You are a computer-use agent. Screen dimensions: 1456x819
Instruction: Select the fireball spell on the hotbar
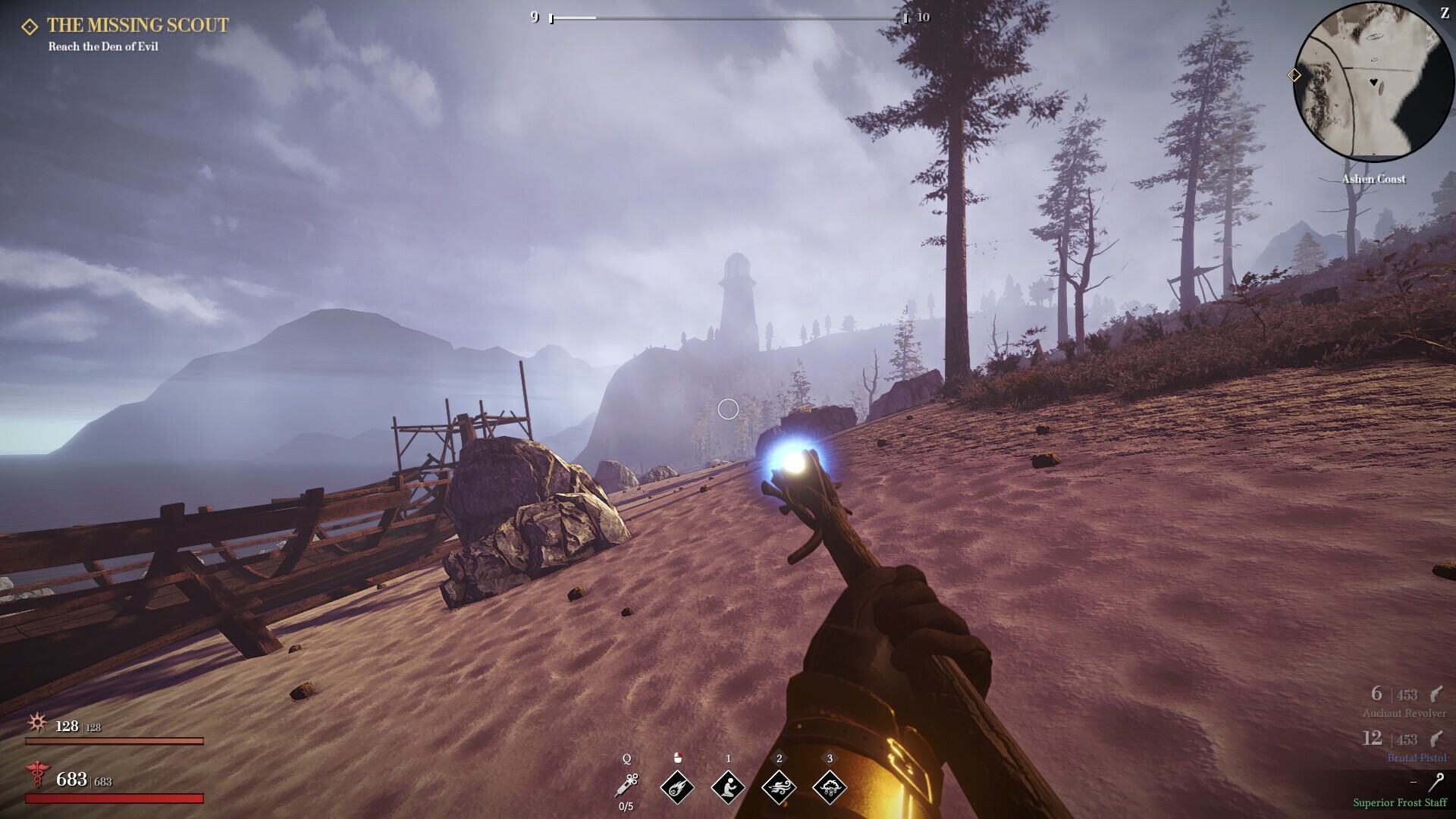point(676,787)
